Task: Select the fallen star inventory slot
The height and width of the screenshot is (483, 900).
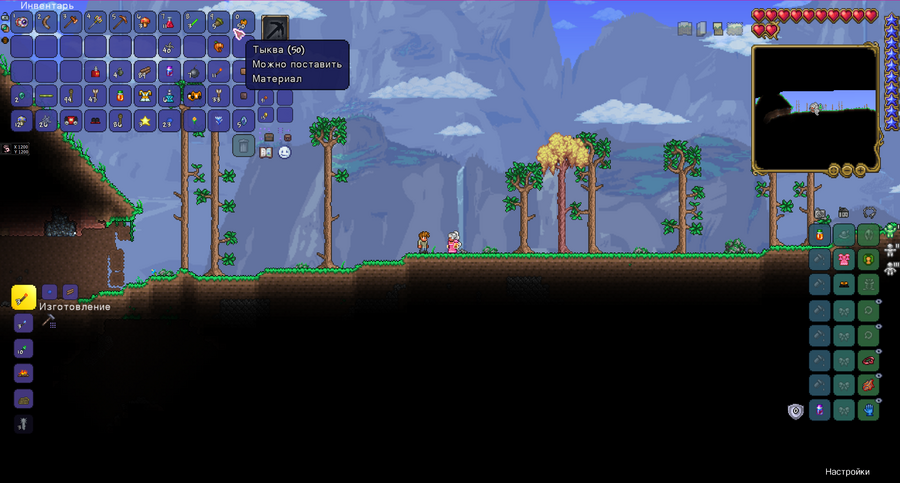Action: pyautogui.click(x=146, y=121)
